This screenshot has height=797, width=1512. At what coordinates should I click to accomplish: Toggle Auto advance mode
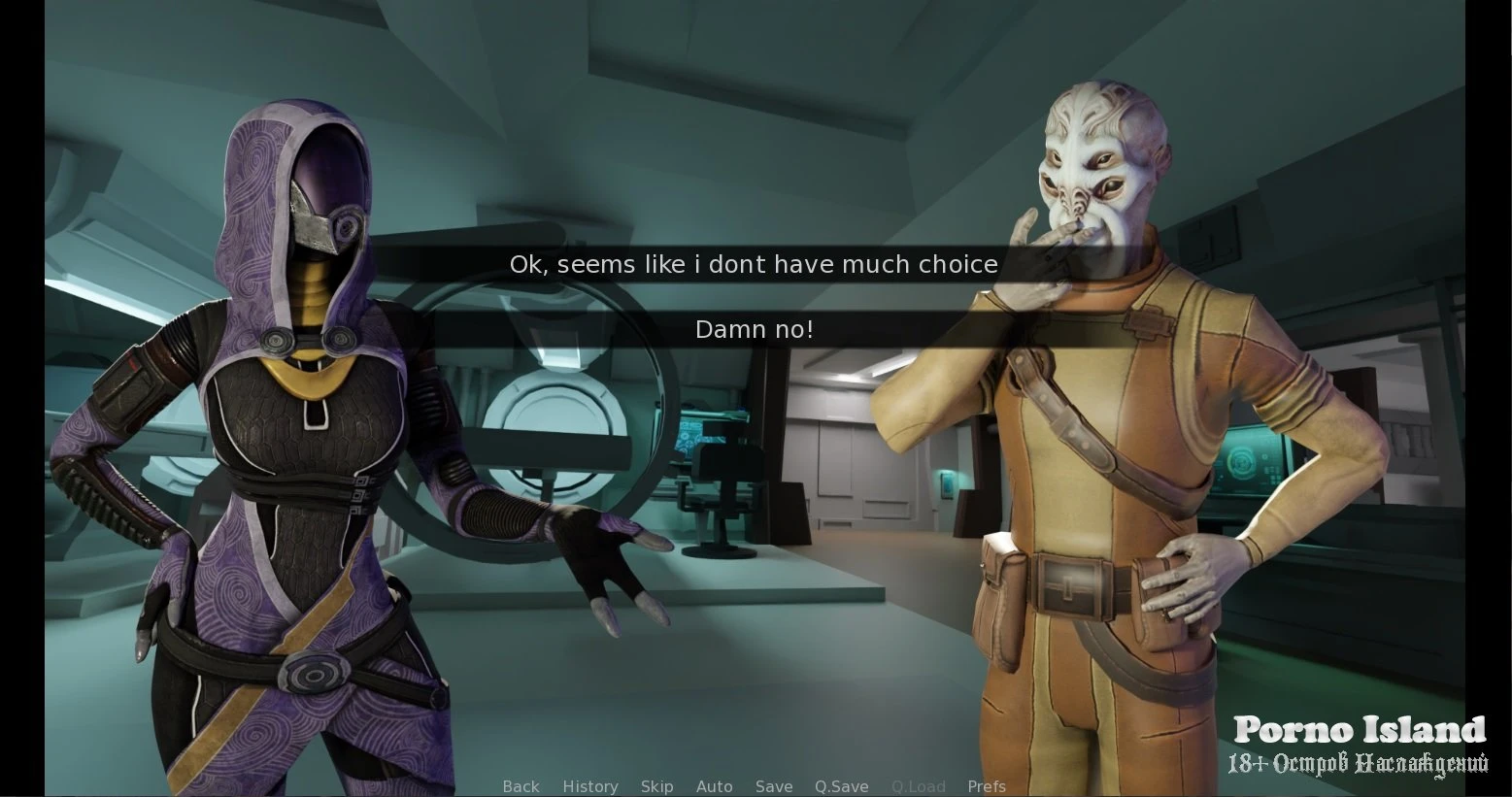(714, 786)
